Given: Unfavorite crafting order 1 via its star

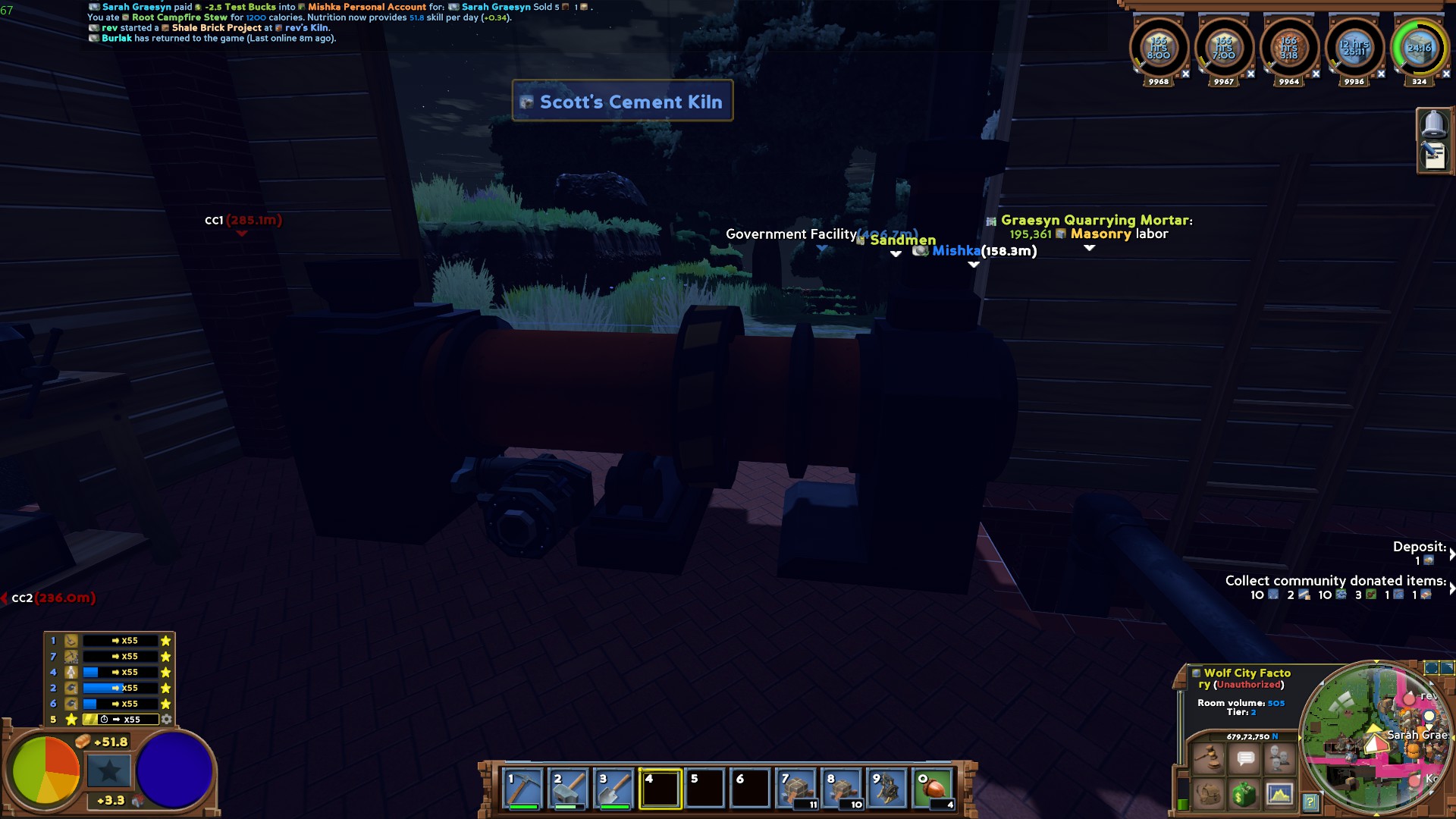Looking at the screenshot, I should tap(166, 641).
